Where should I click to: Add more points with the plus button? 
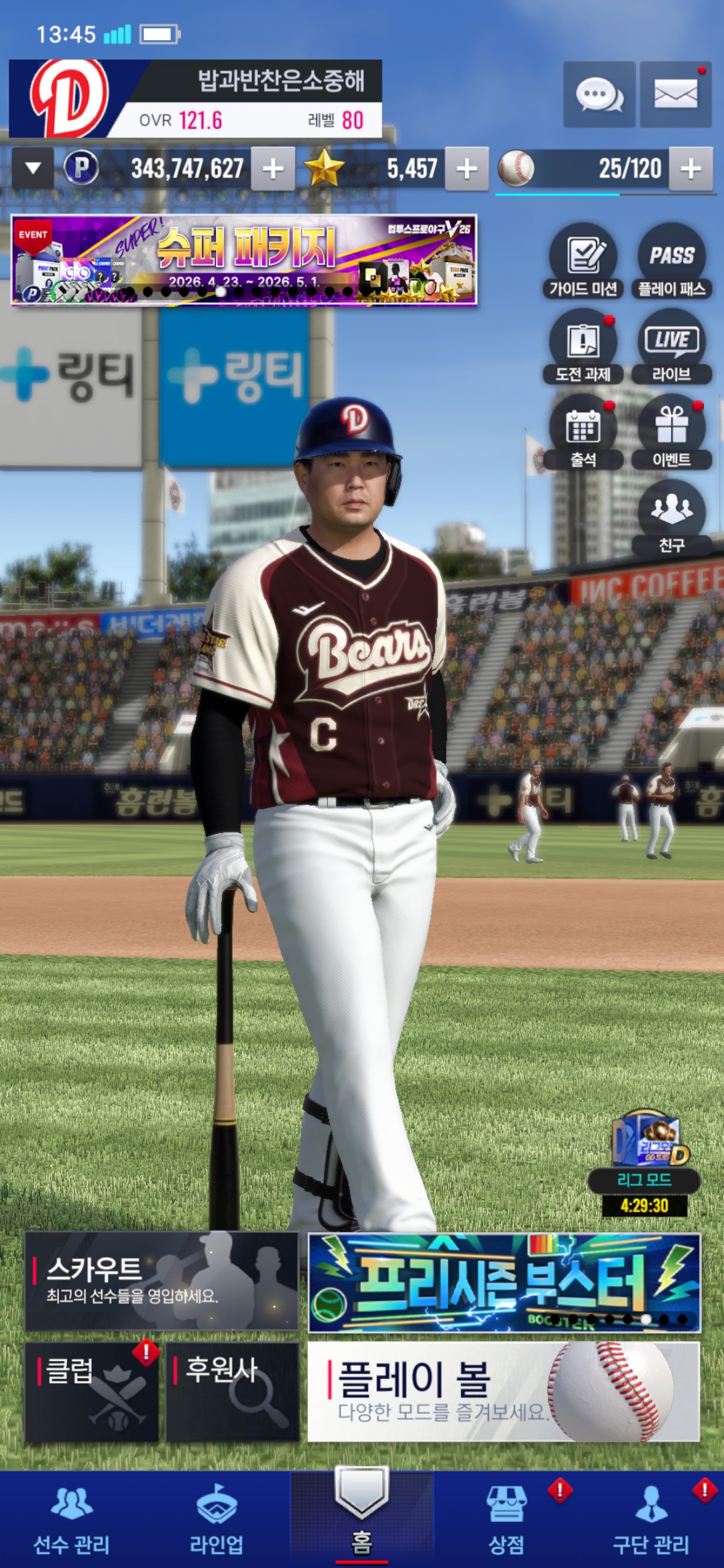(x=273, y=169)
